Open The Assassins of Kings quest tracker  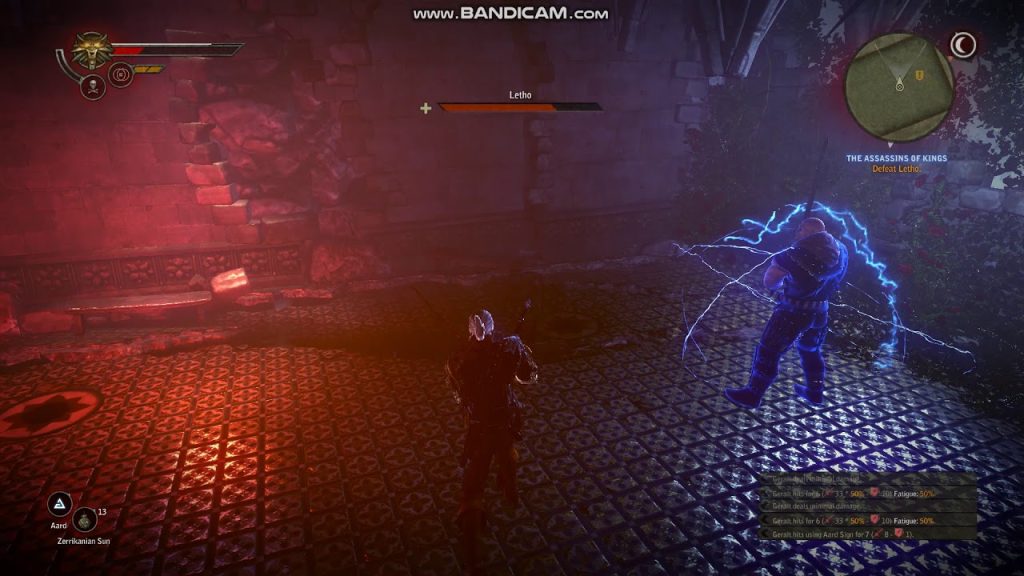tap(896, 158)
